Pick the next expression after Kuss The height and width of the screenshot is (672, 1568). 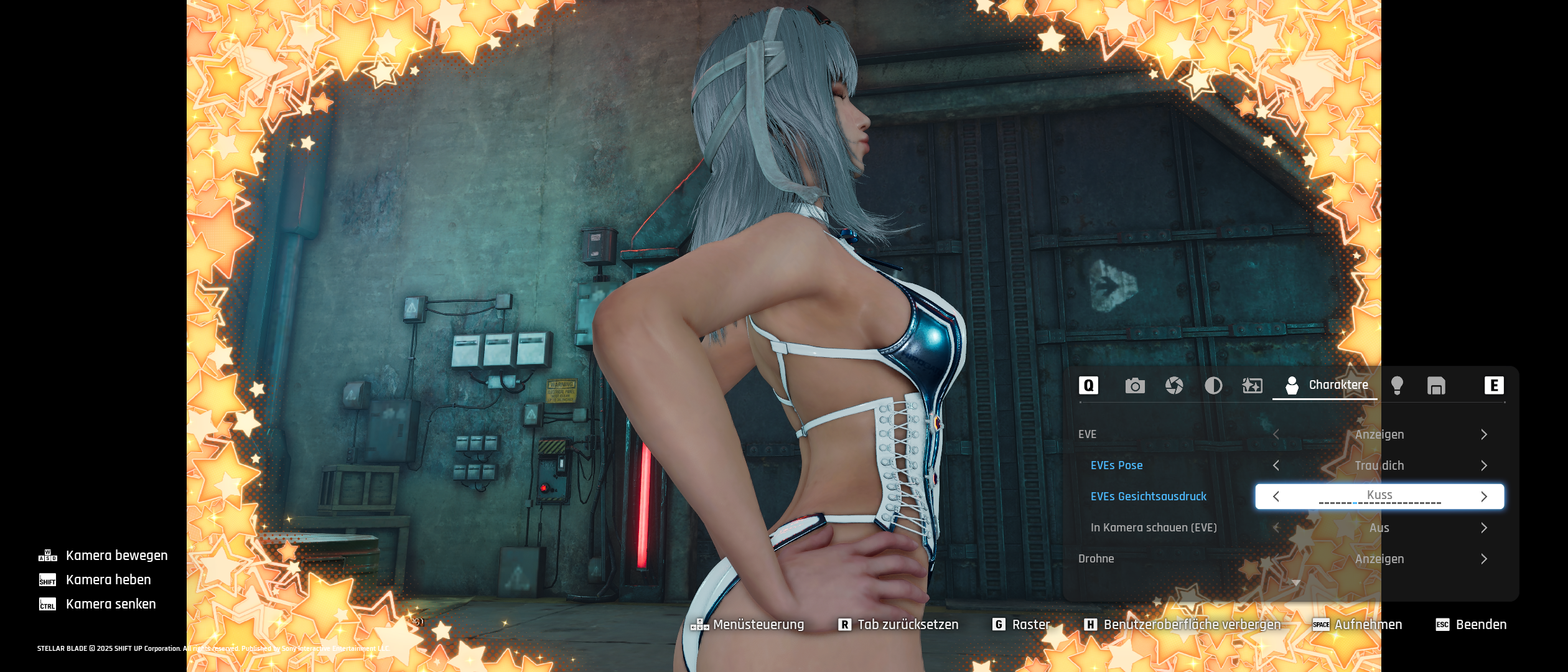(1484, 497)
